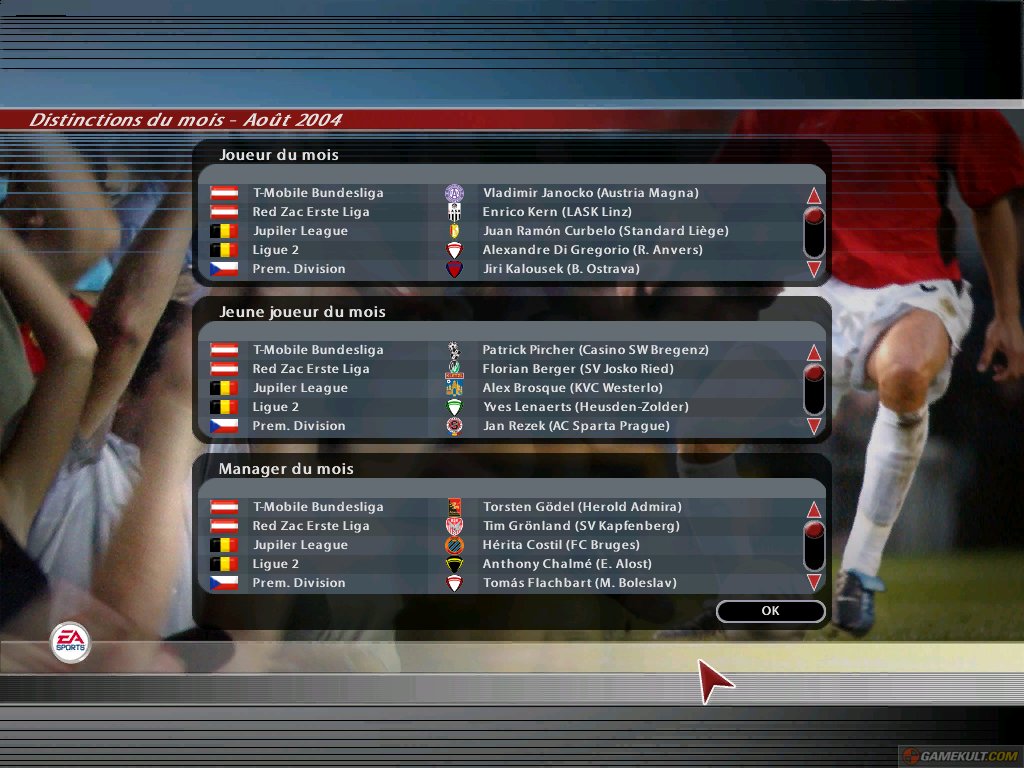Click down arrow in Joueur du mois list
The image size is (1024, 768).
(814, 269)
